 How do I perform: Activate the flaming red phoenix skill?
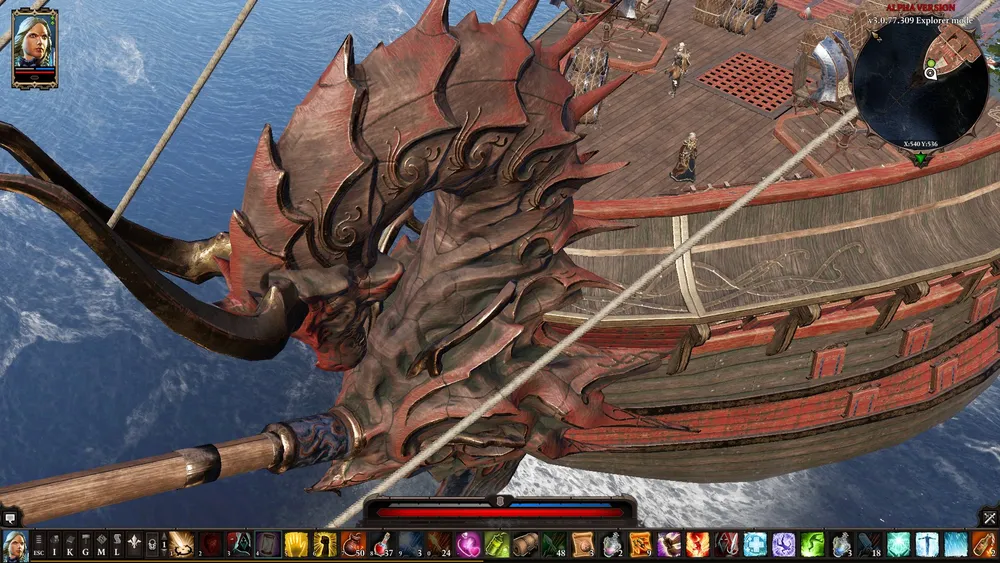point(697,545)
